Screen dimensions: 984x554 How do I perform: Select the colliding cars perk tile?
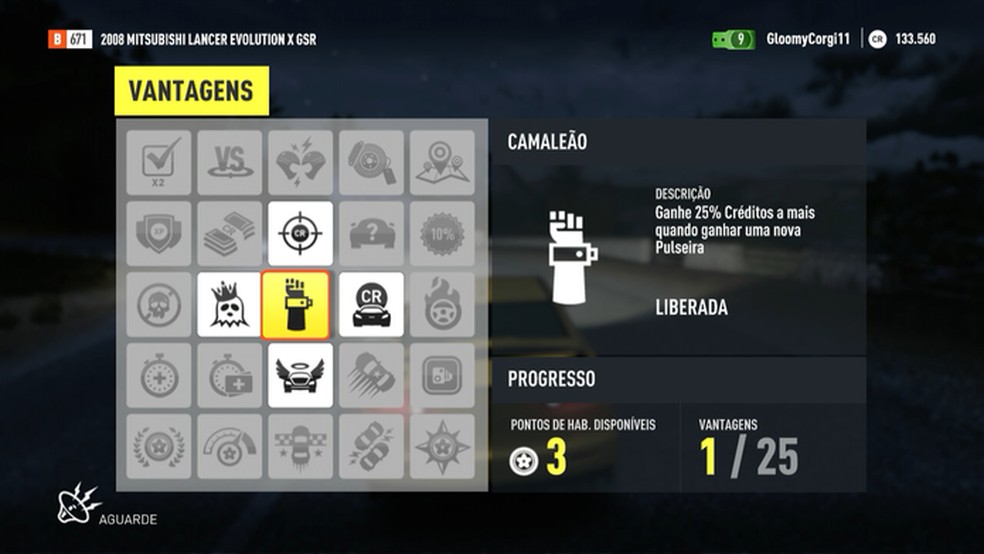pyautogui.click(x=371, y=446)
